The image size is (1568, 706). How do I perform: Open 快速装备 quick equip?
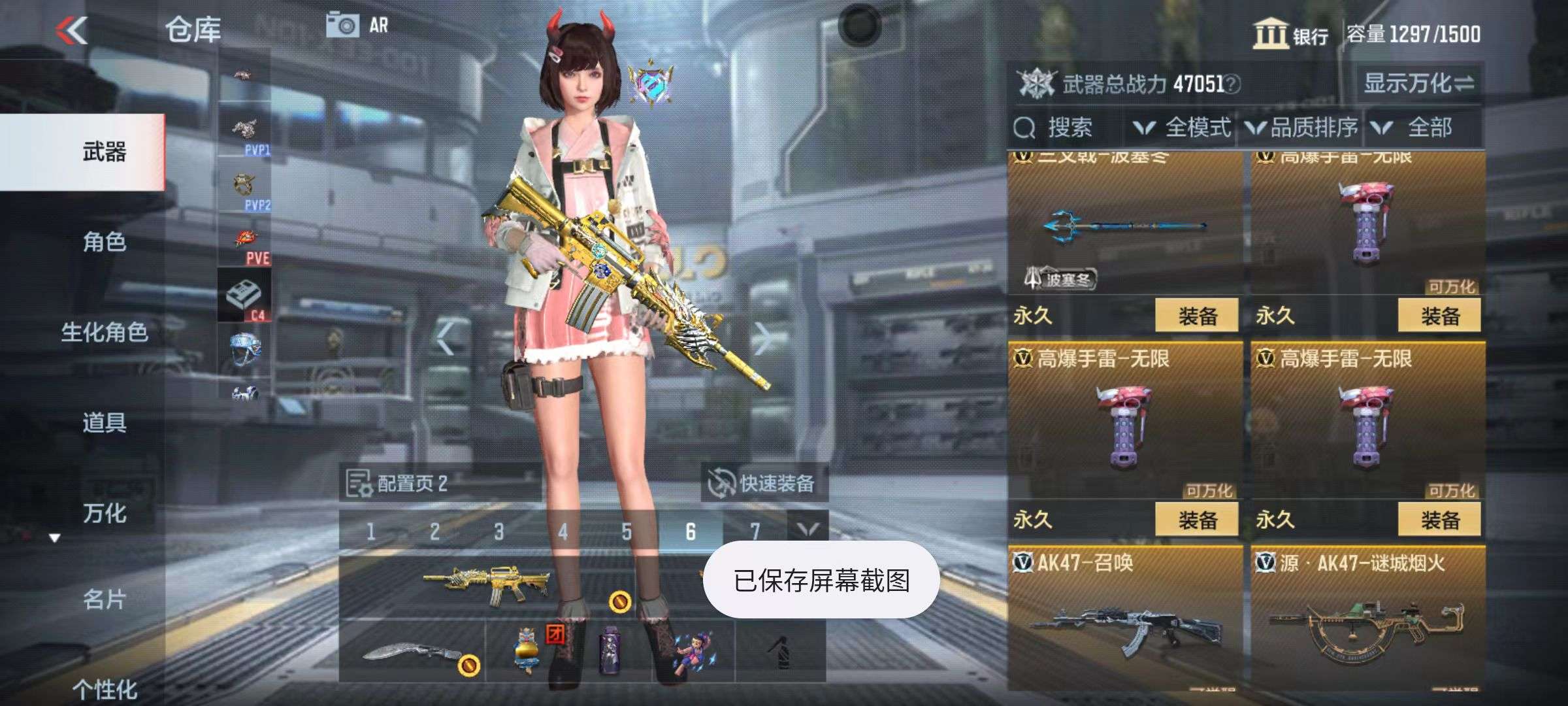tap(764, 484)
